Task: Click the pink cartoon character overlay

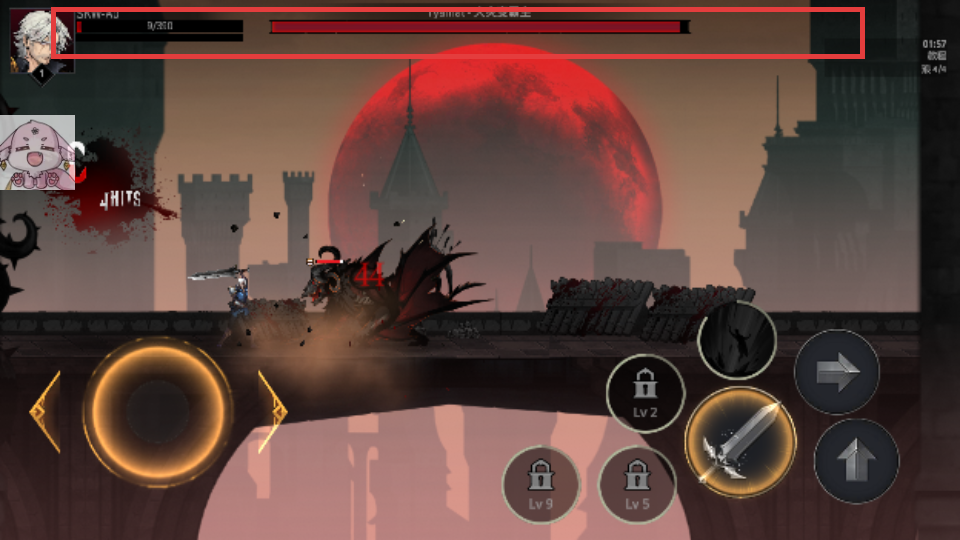Action: [x=38, y=153]
